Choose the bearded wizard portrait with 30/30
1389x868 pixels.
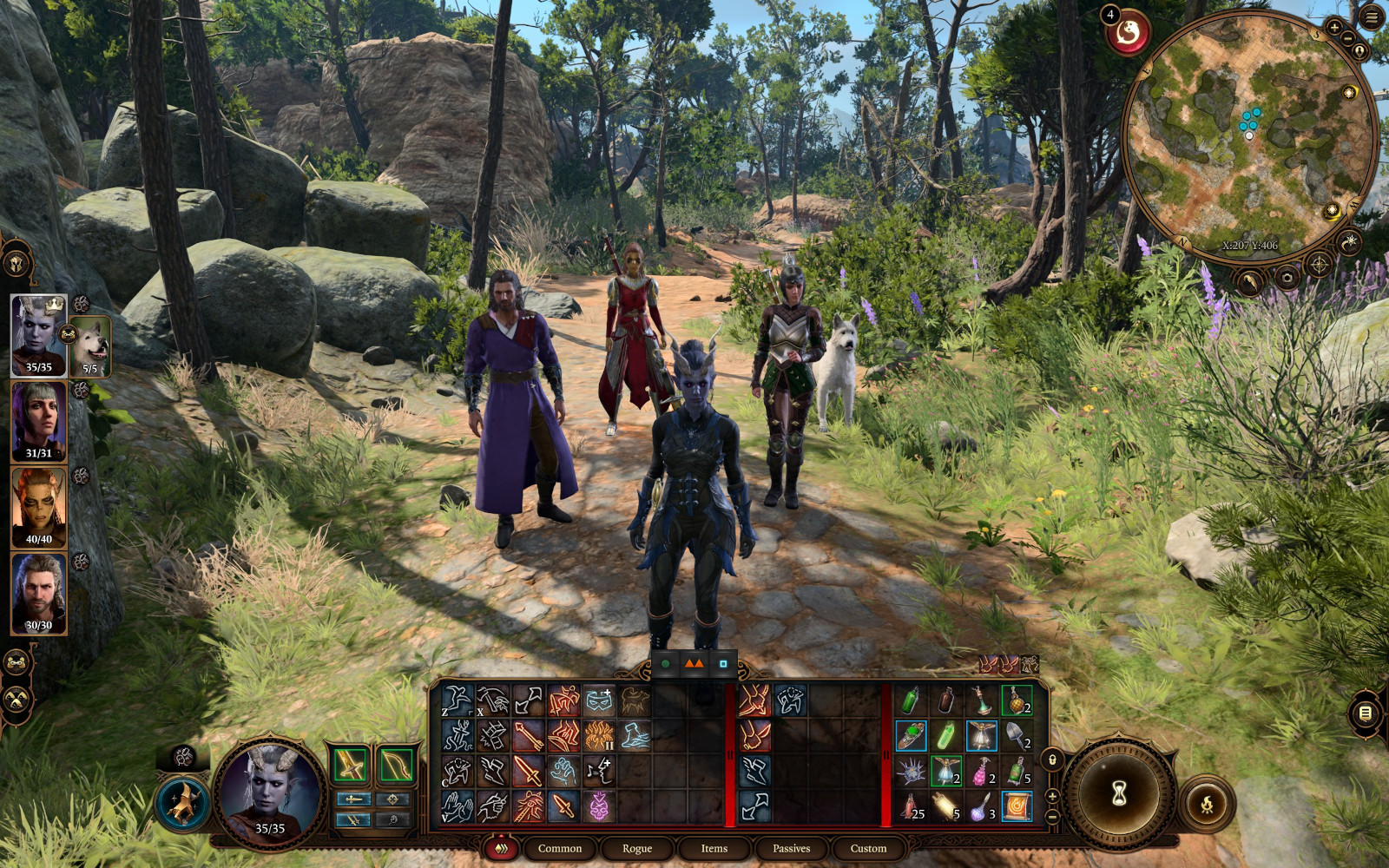pyautogui.click(x=39, y=594)
